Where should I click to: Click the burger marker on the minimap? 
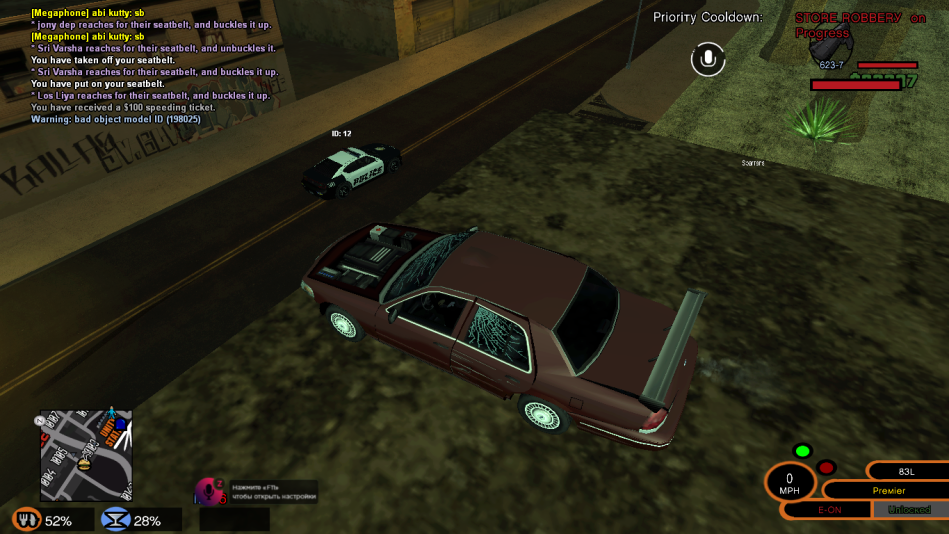pyautogui.click(x=84, y=463)
